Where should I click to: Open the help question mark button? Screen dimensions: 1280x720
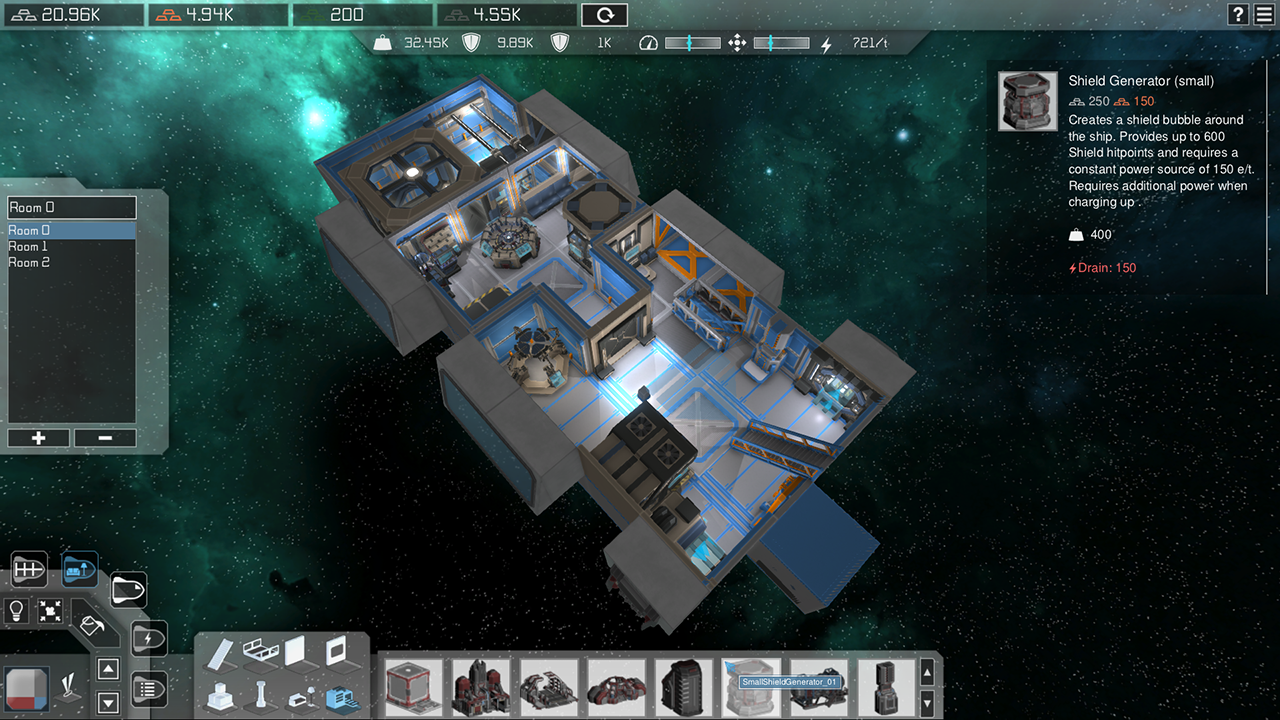[x=1238, y=14]
